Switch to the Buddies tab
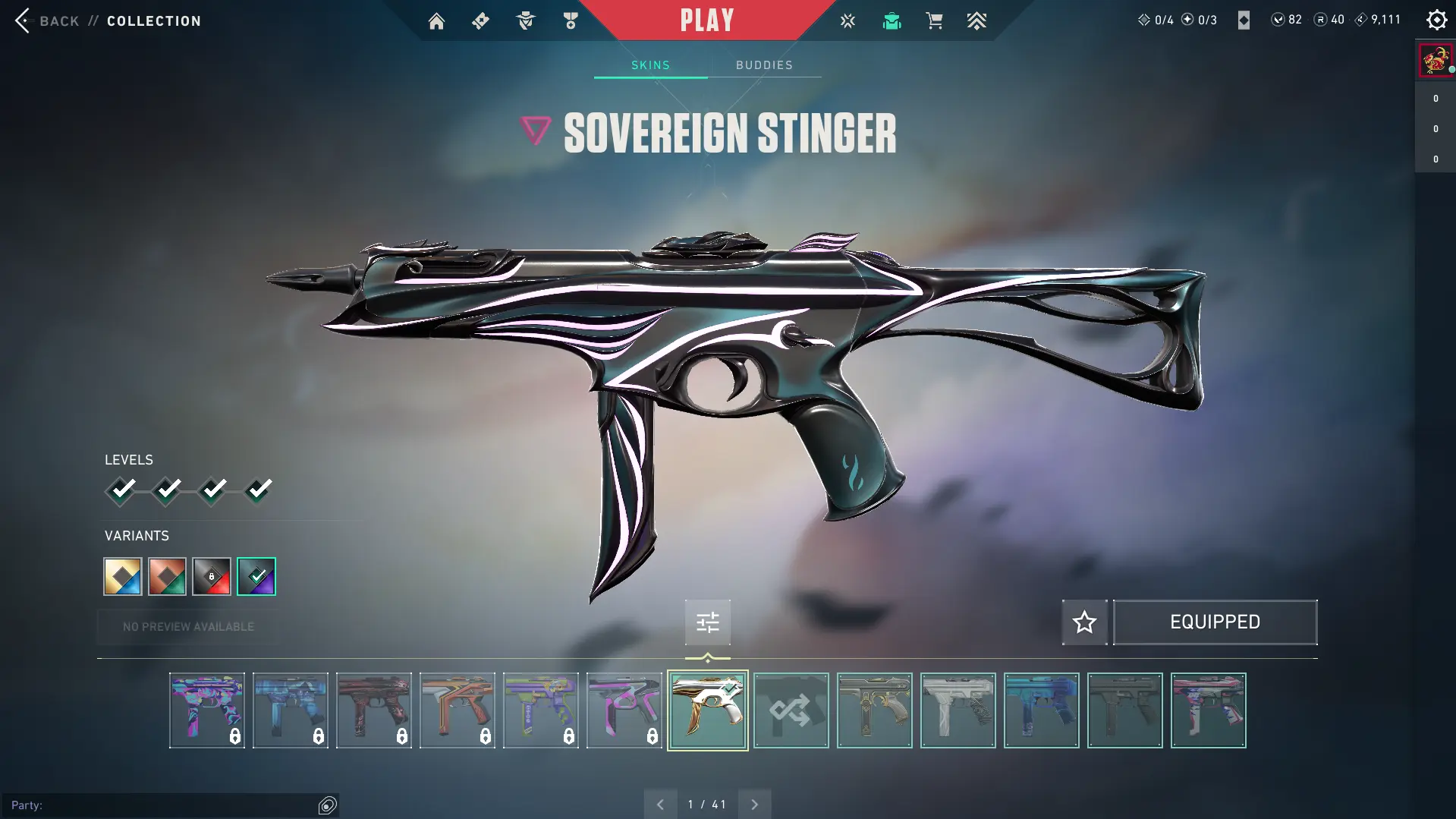This screenshot has height=819, width=1456. pyautogui.click(x=764, y=65)
